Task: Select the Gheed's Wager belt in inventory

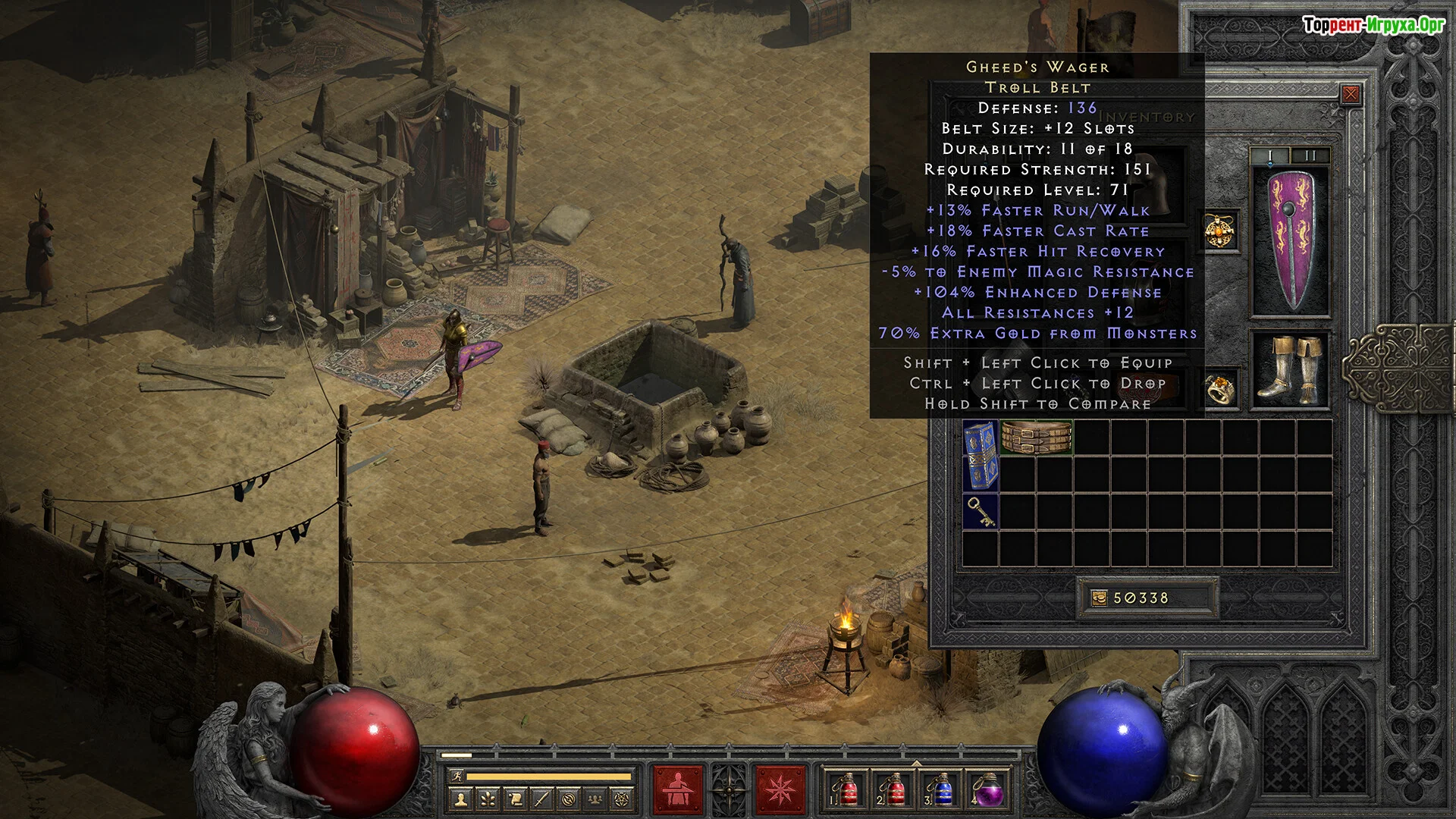Action: pyautogui.click(x=1036, y=437)
